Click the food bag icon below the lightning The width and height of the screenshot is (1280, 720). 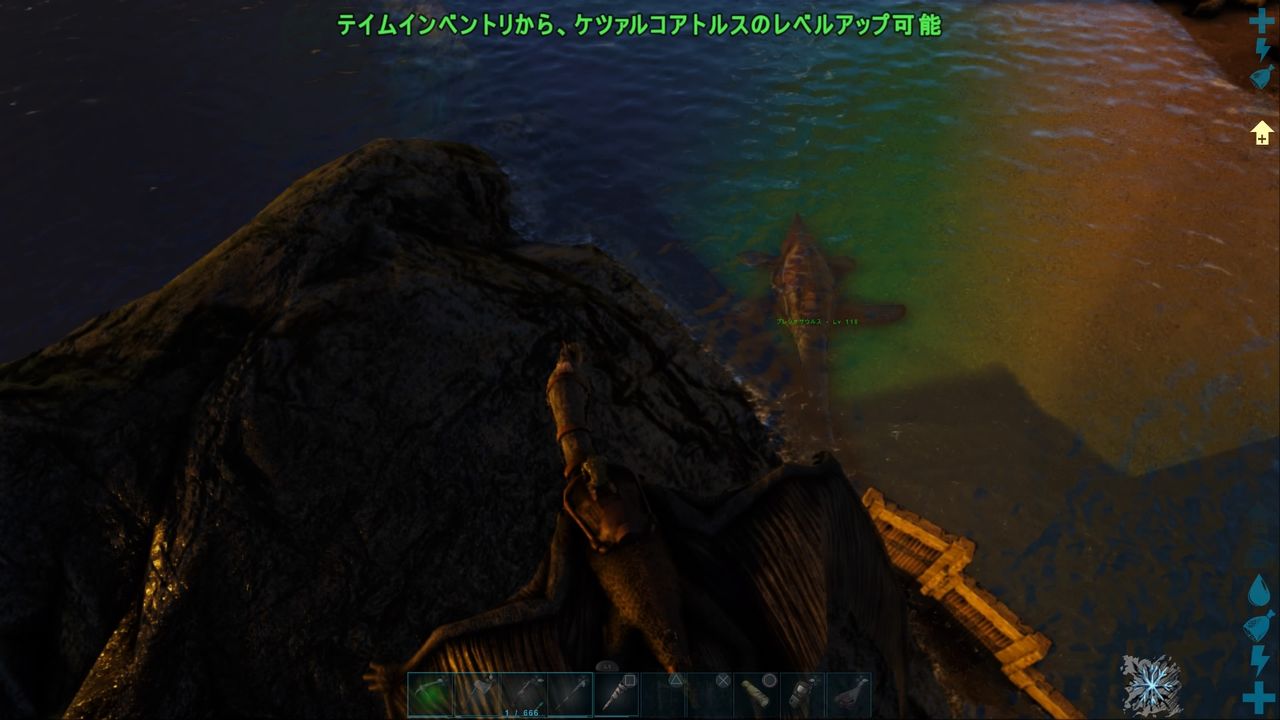1260,76
